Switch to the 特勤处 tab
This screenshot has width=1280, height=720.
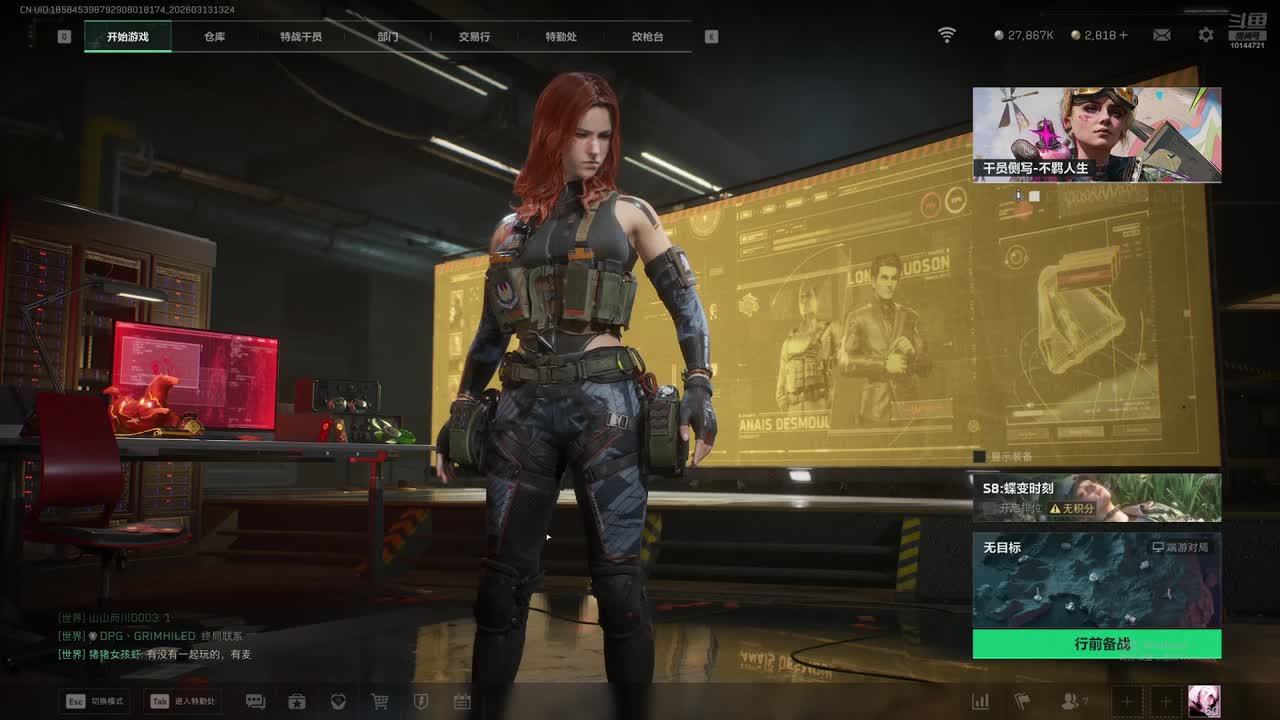pos(561,37)
